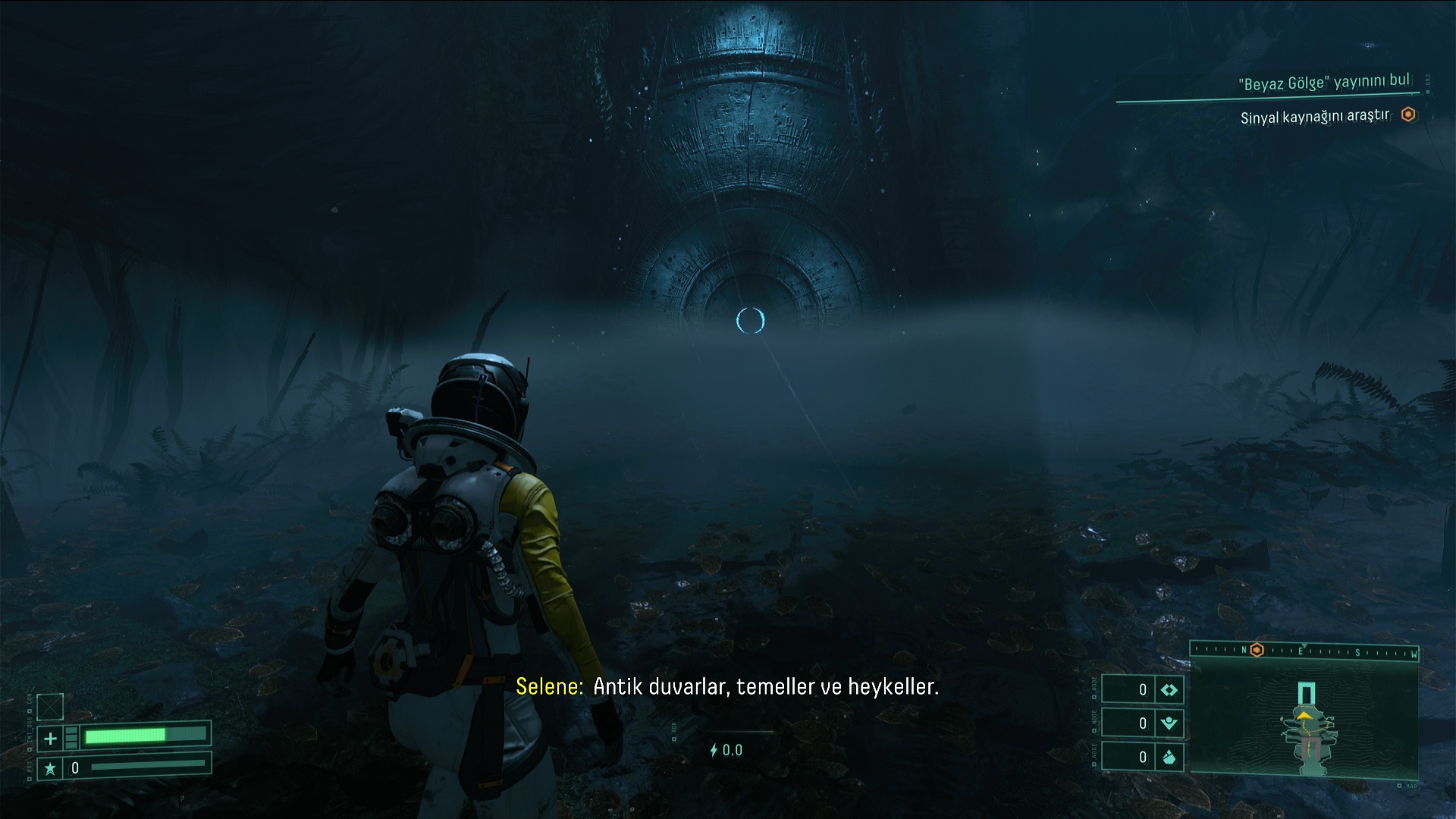
Task: Select the droplet resource icon
Action: pyautogui.click(x=1169, y=757)
